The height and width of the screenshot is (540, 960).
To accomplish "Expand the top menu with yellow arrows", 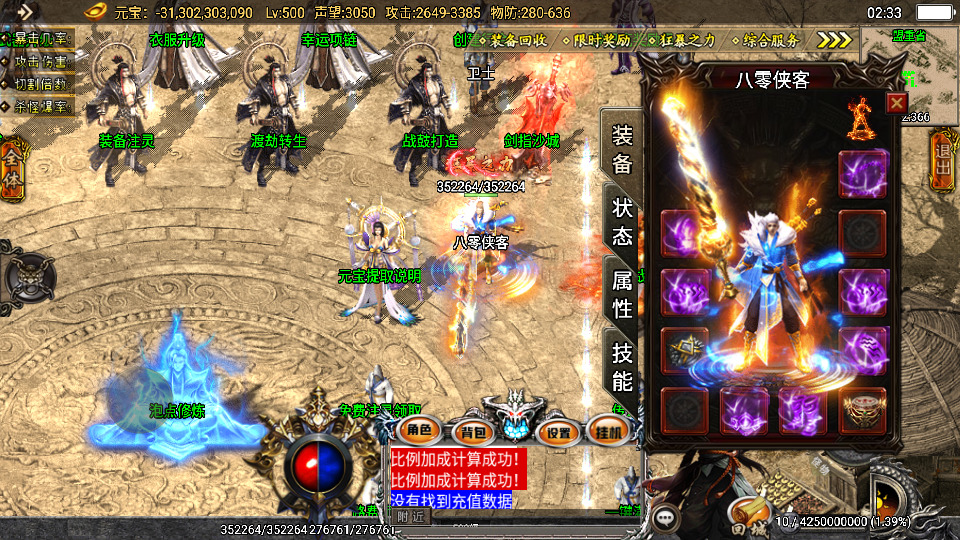I will coord(834,40).
